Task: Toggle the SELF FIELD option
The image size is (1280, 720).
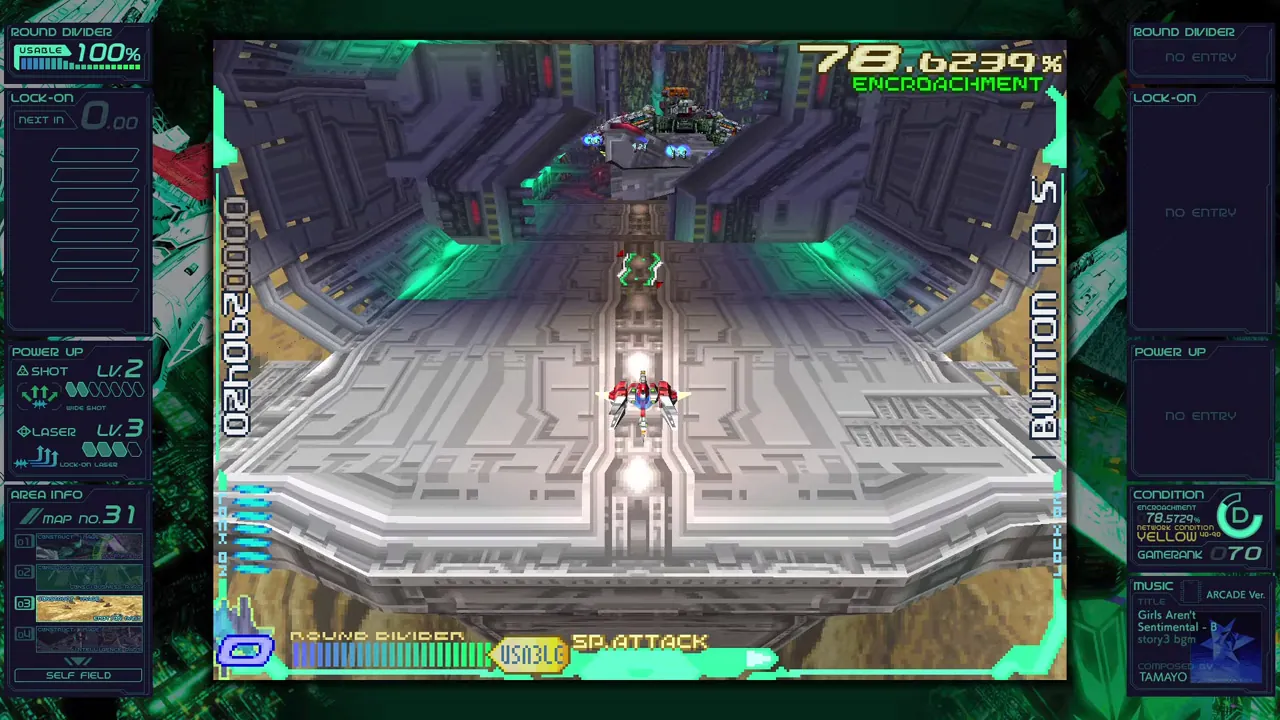Action: tap(78, 675)
